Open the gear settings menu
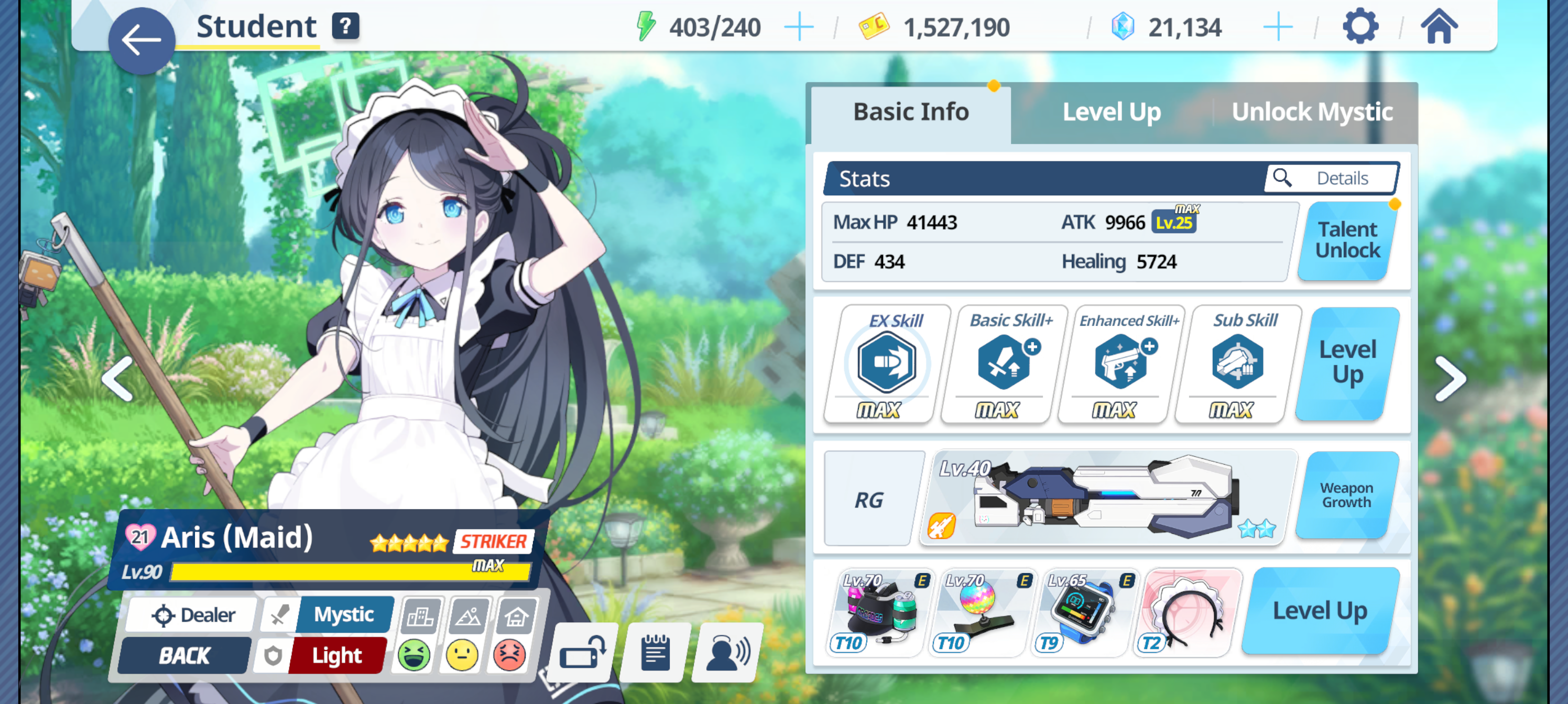 pos(1359,27)
